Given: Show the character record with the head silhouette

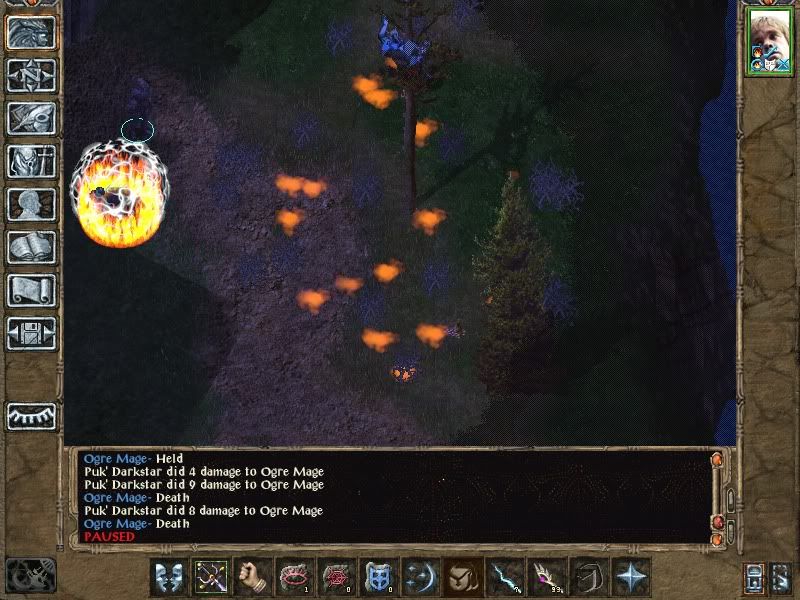Looking at the screenshot, I should pyautogui.click(x=31, y=204).
